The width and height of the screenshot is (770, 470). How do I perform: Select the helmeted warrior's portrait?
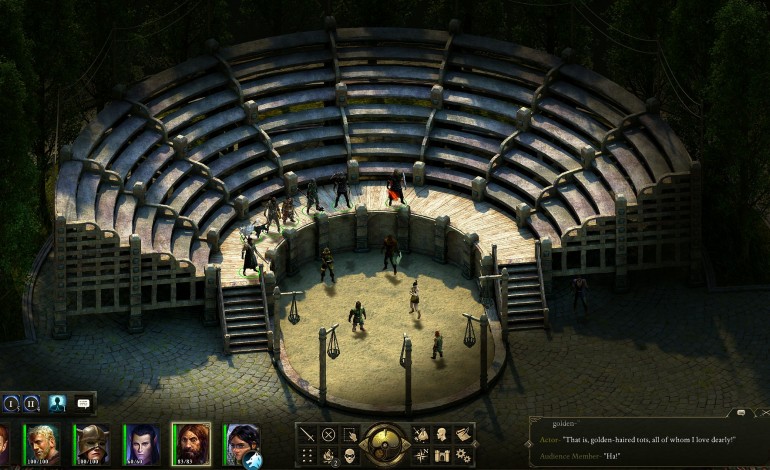click(92, 442)
